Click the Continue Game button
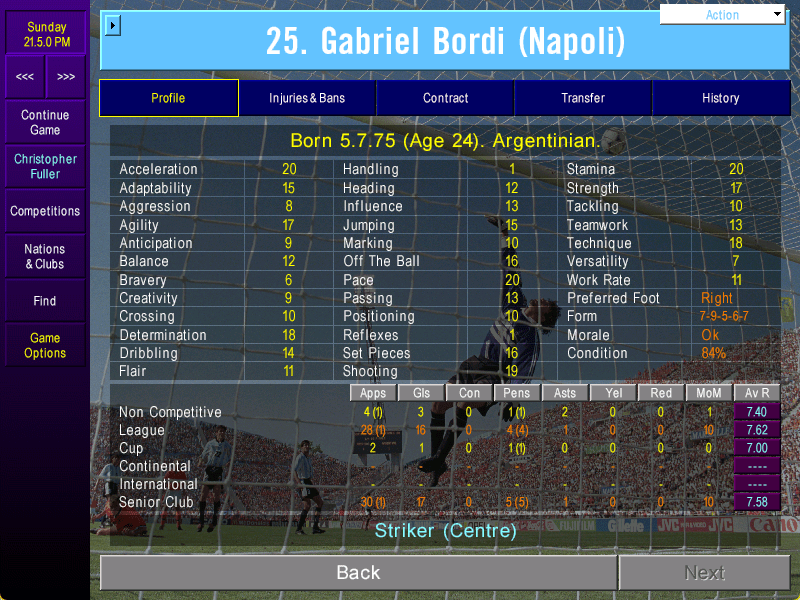The width and height of the screenshot is (800, 600). [x=45, y=122]
